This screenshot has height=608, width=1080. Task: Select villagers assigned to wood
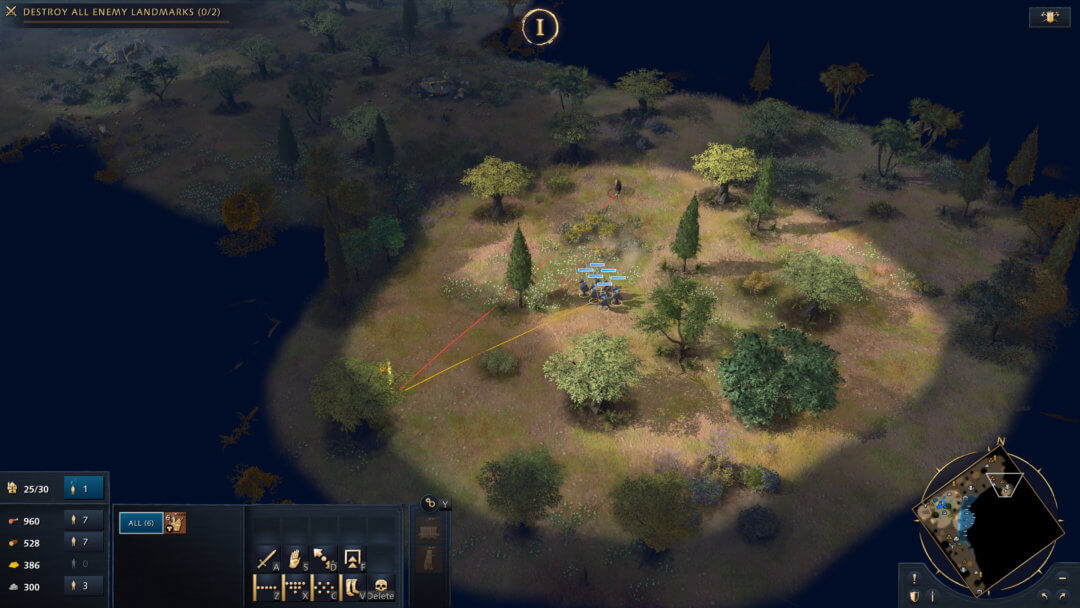coord(83,542)
